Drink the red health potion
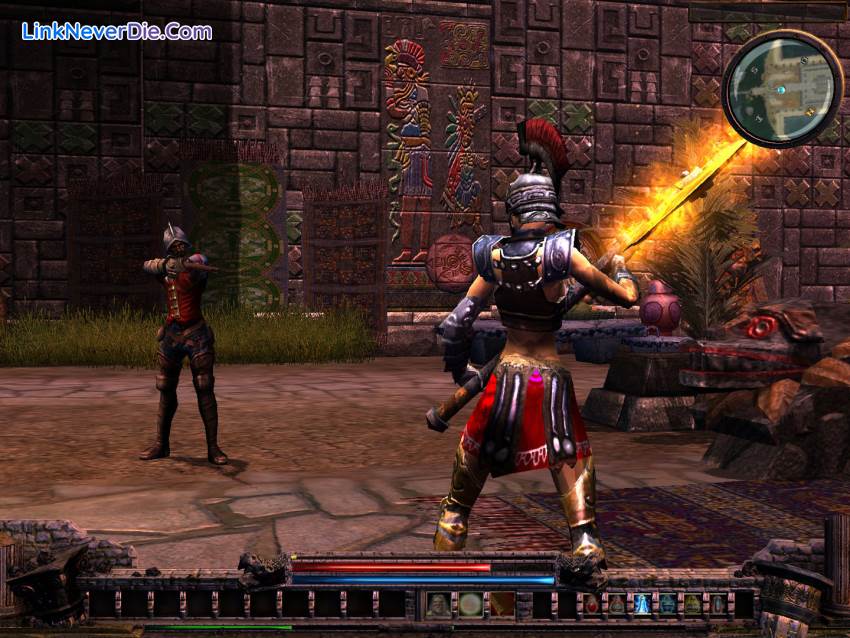 click(x=591, y=604)
